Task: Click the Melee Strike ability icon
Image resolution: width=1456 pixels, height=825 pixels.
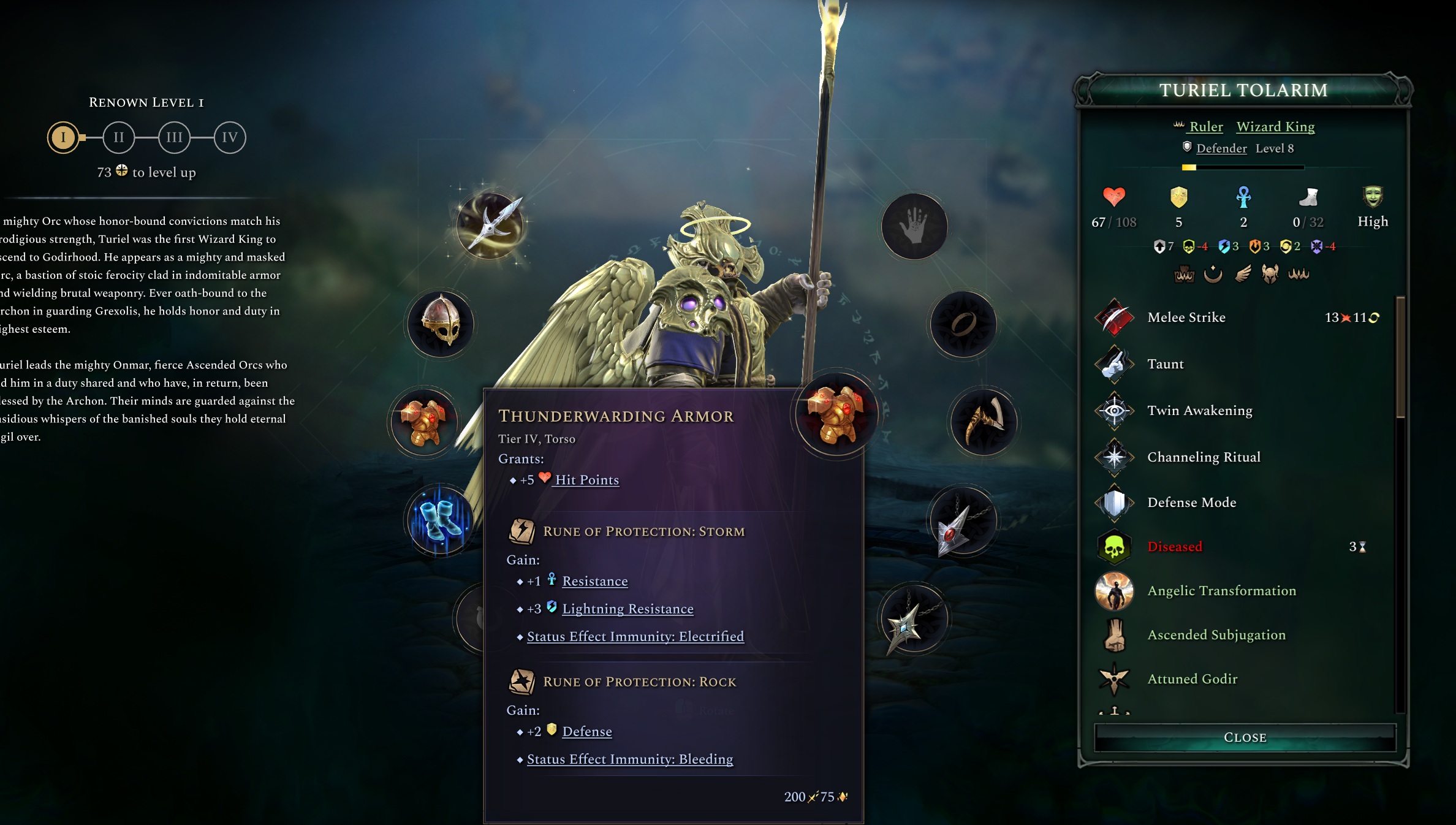Action: 1115,317
